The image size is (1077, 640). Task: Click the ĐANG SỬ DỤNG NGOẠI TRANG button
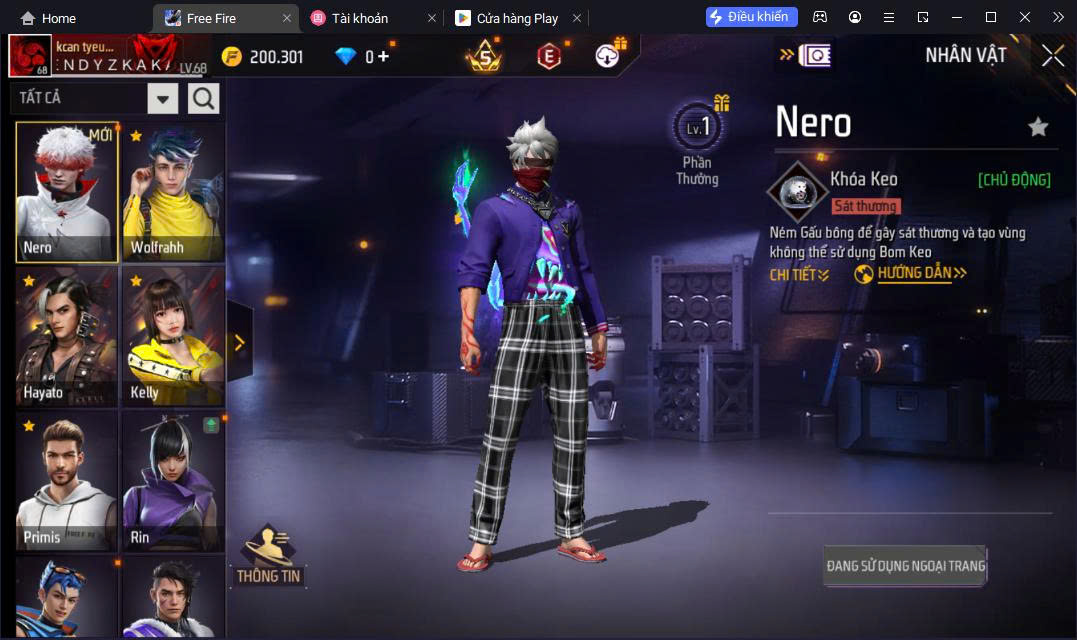coord(905,566)
